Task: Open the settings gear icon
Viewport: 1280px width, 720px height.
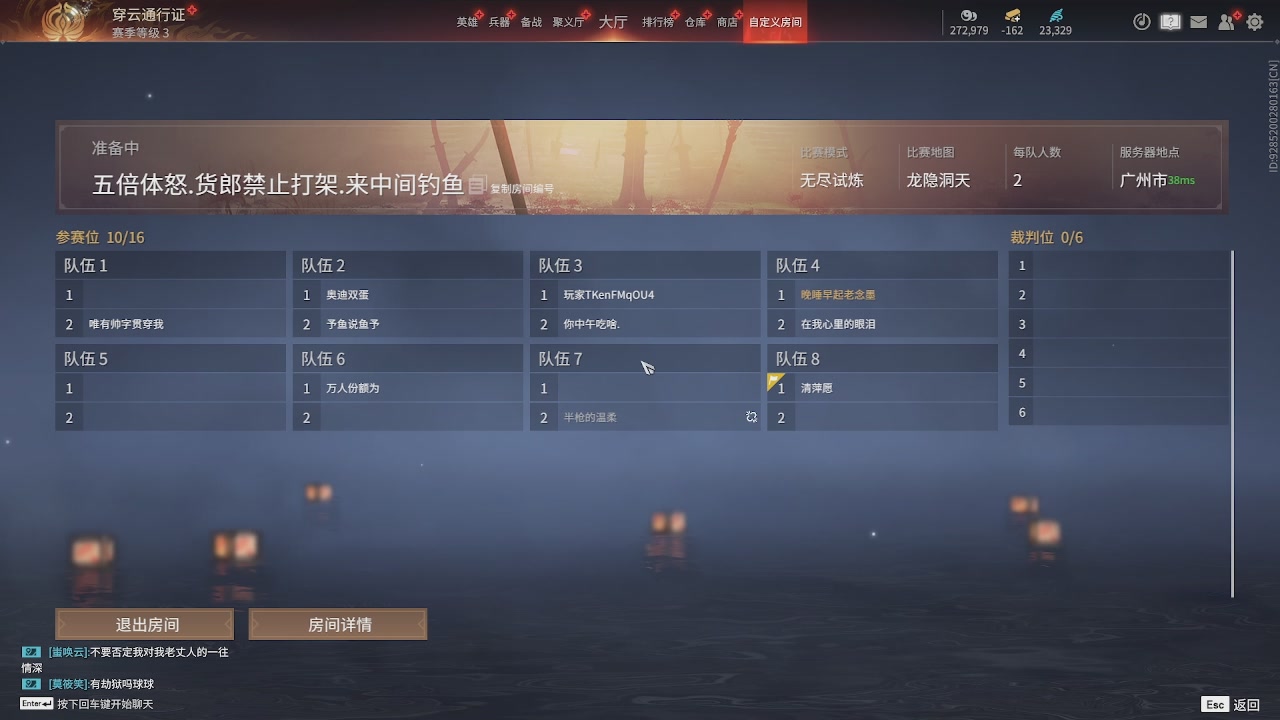Action: tap(1253, 21)
